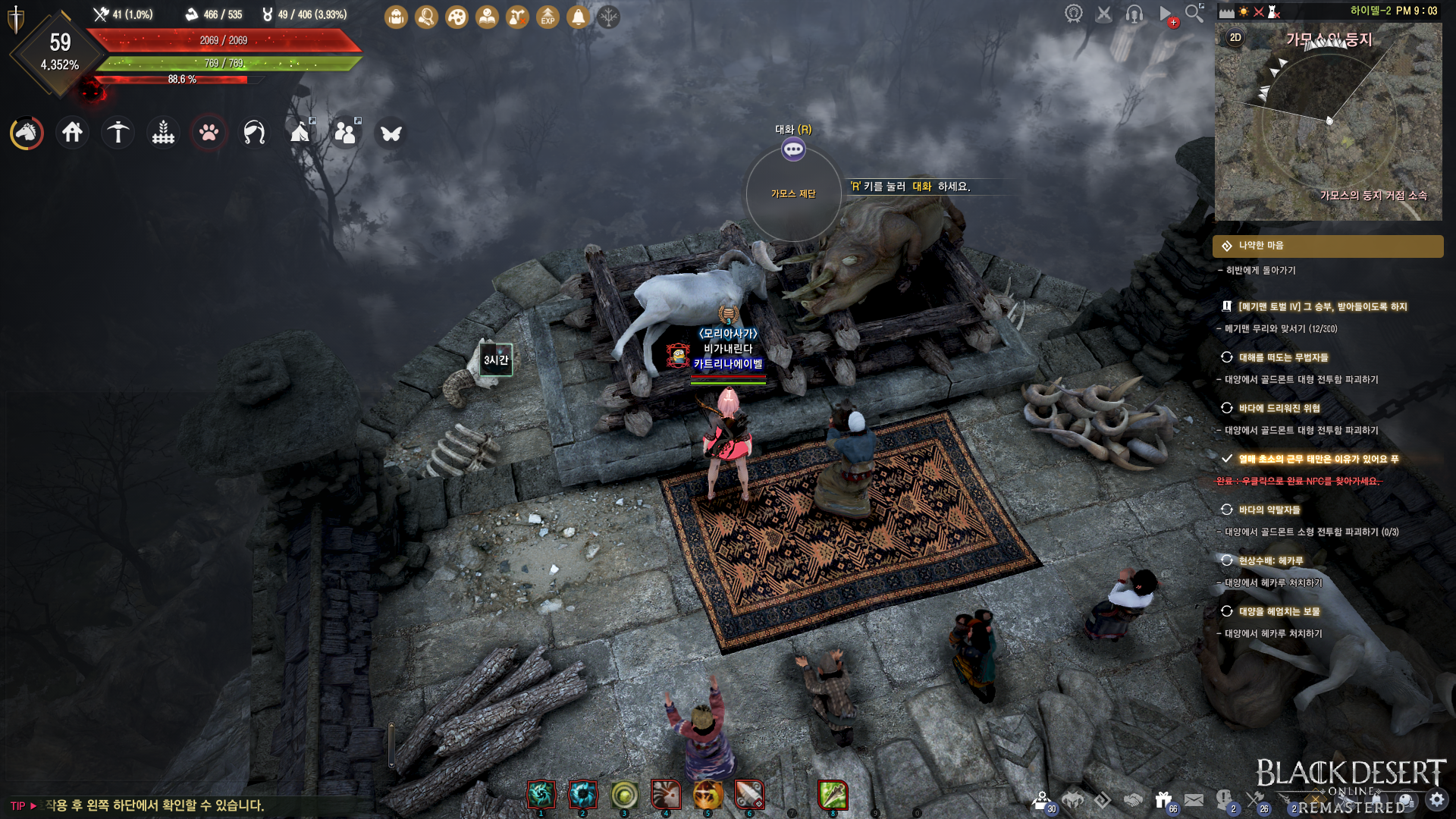Image resolution: width=1456 pixels, height=819 pixels.
Task: Open settings with the gear icon
Action: point(1437,799)
